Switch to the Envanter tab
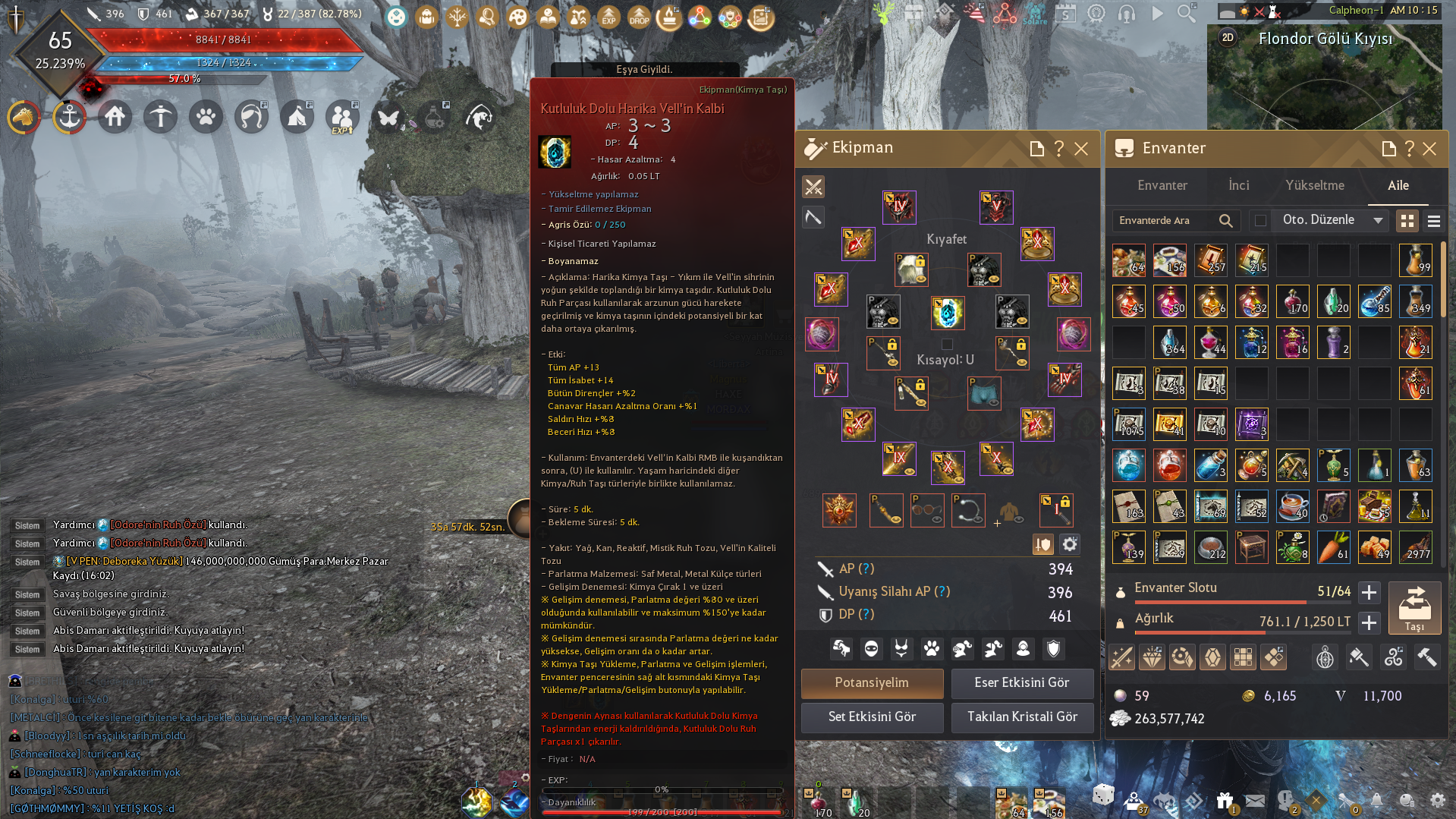Image resolution: width=1456 pixels, height=819 pixels. tap(1162, 186)
